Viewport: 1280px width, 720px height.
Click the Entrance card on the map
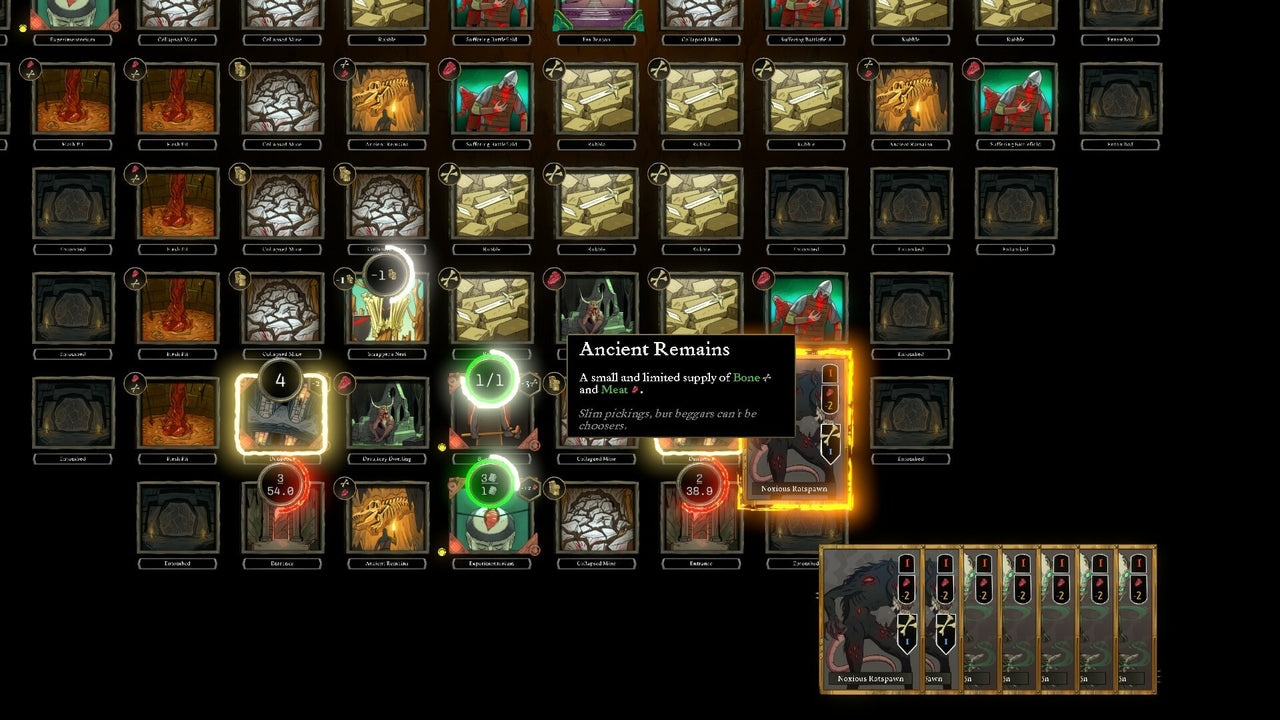click(x=700, y=515)
